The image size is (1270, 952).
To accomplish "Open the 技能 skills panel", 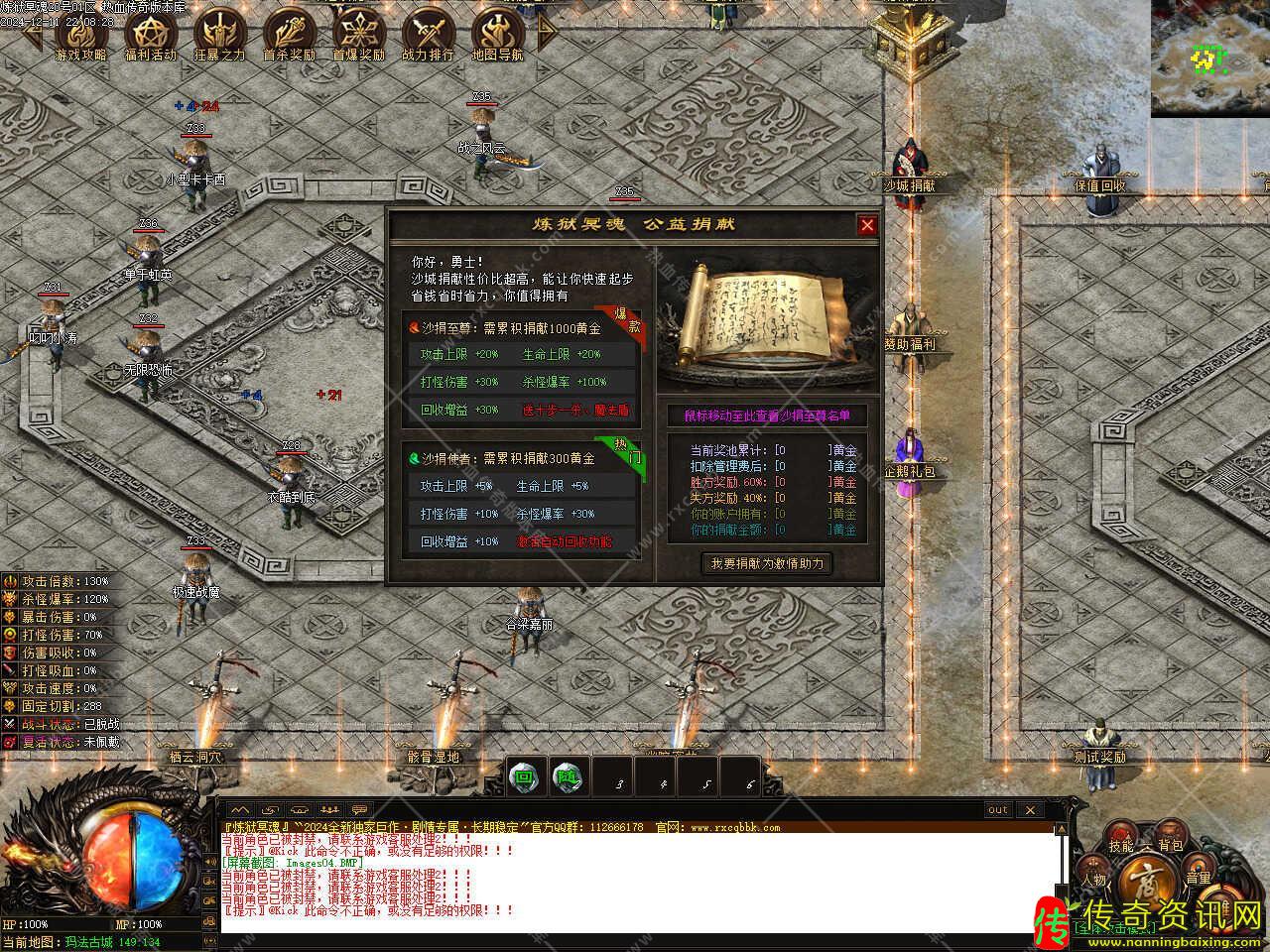I will coord(1121,846).
